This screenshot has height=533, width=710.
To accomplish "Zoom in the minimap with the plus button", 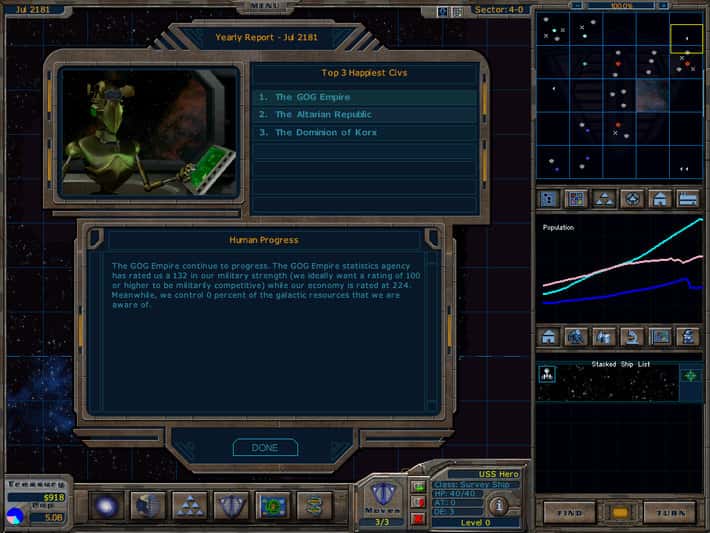I will [663, 6].
